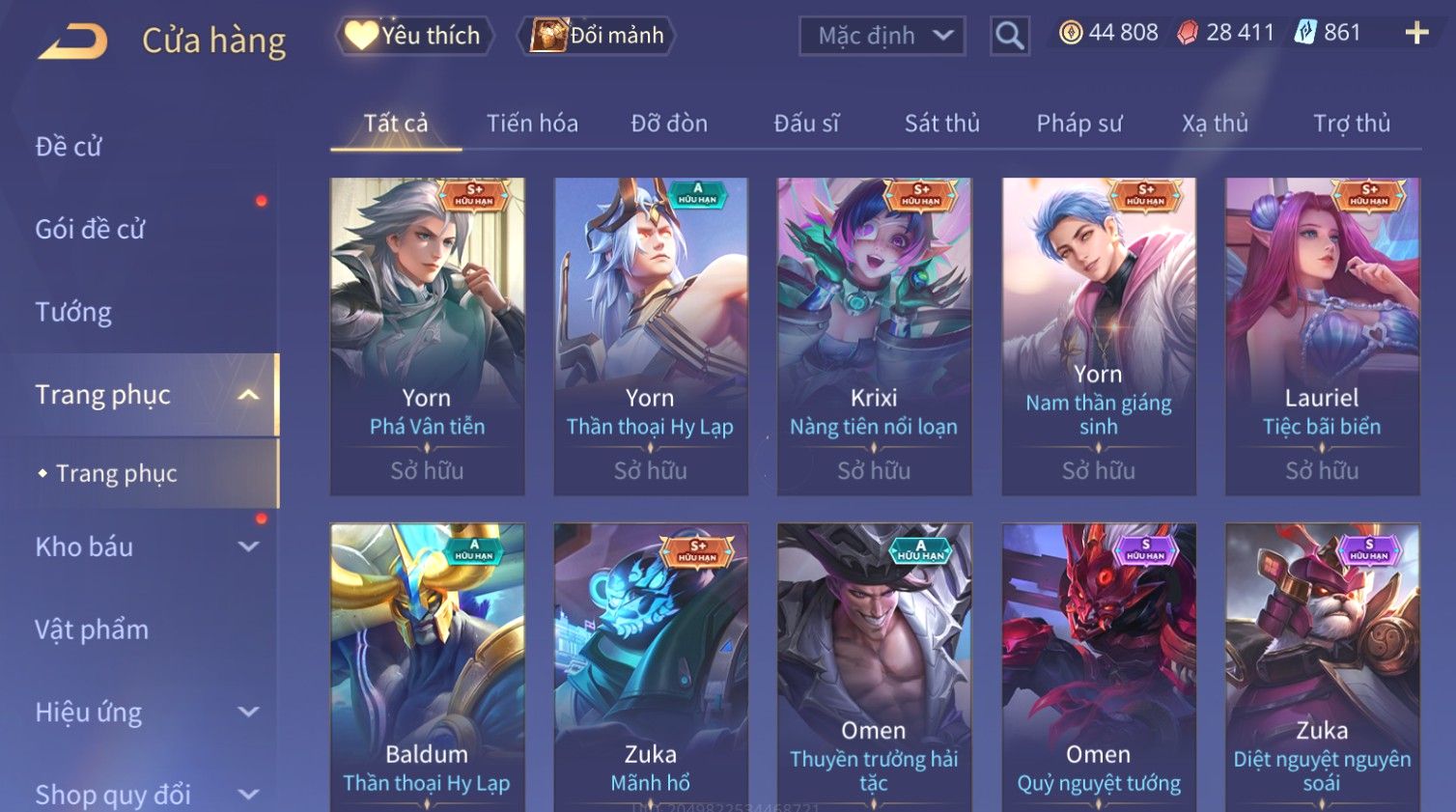Switch to the Tiến hóa tab
1456x812 pixels.
[532, 124]
